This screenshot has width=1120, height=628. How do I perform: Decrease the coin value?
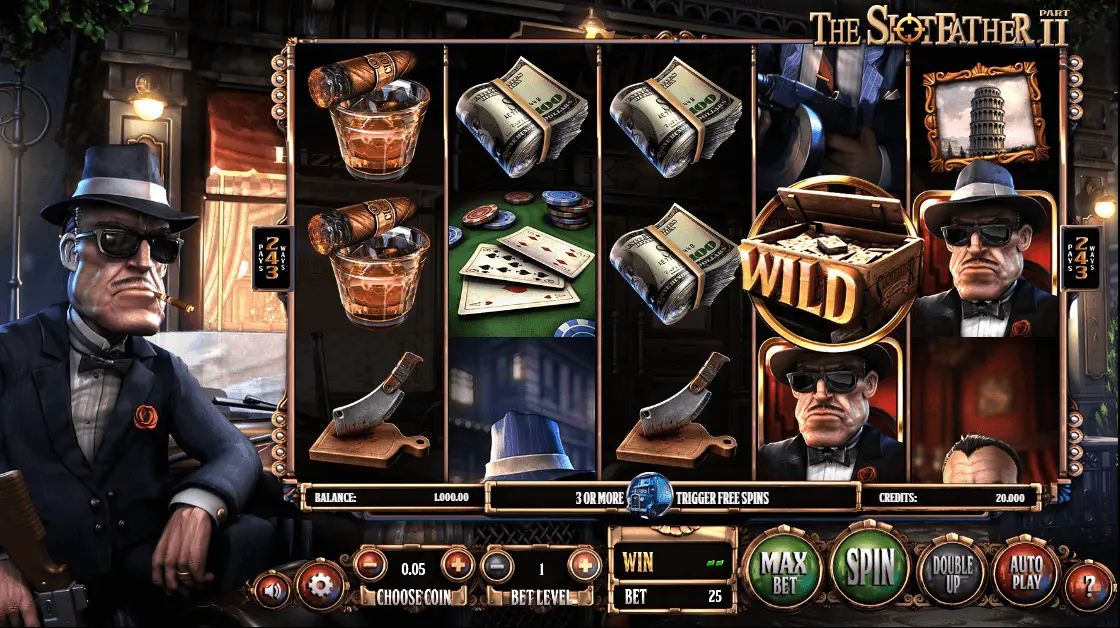370,564
